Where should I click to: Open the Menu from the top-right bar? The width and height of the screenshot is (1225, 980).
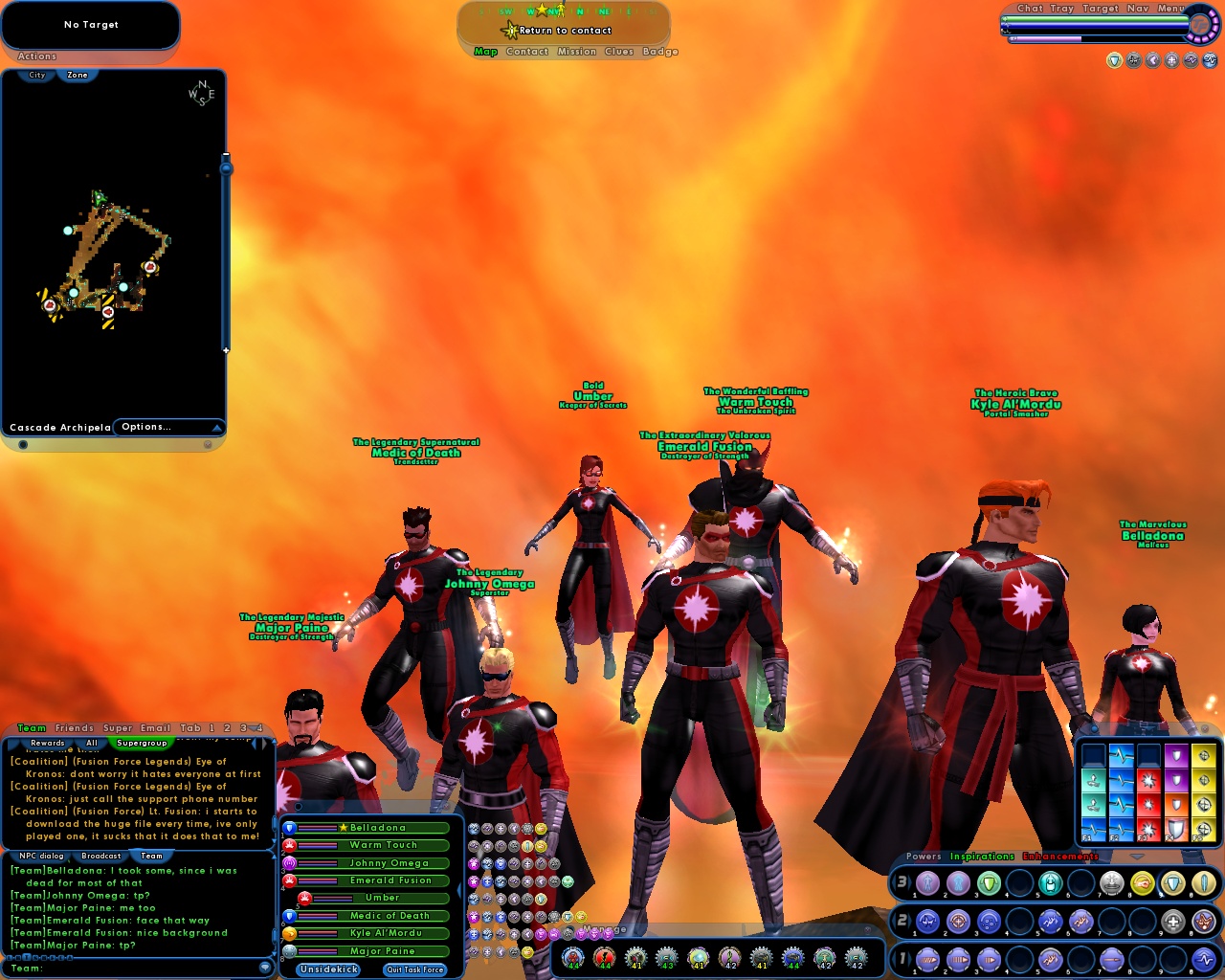pyautogui.click(x=1170, y=8)
